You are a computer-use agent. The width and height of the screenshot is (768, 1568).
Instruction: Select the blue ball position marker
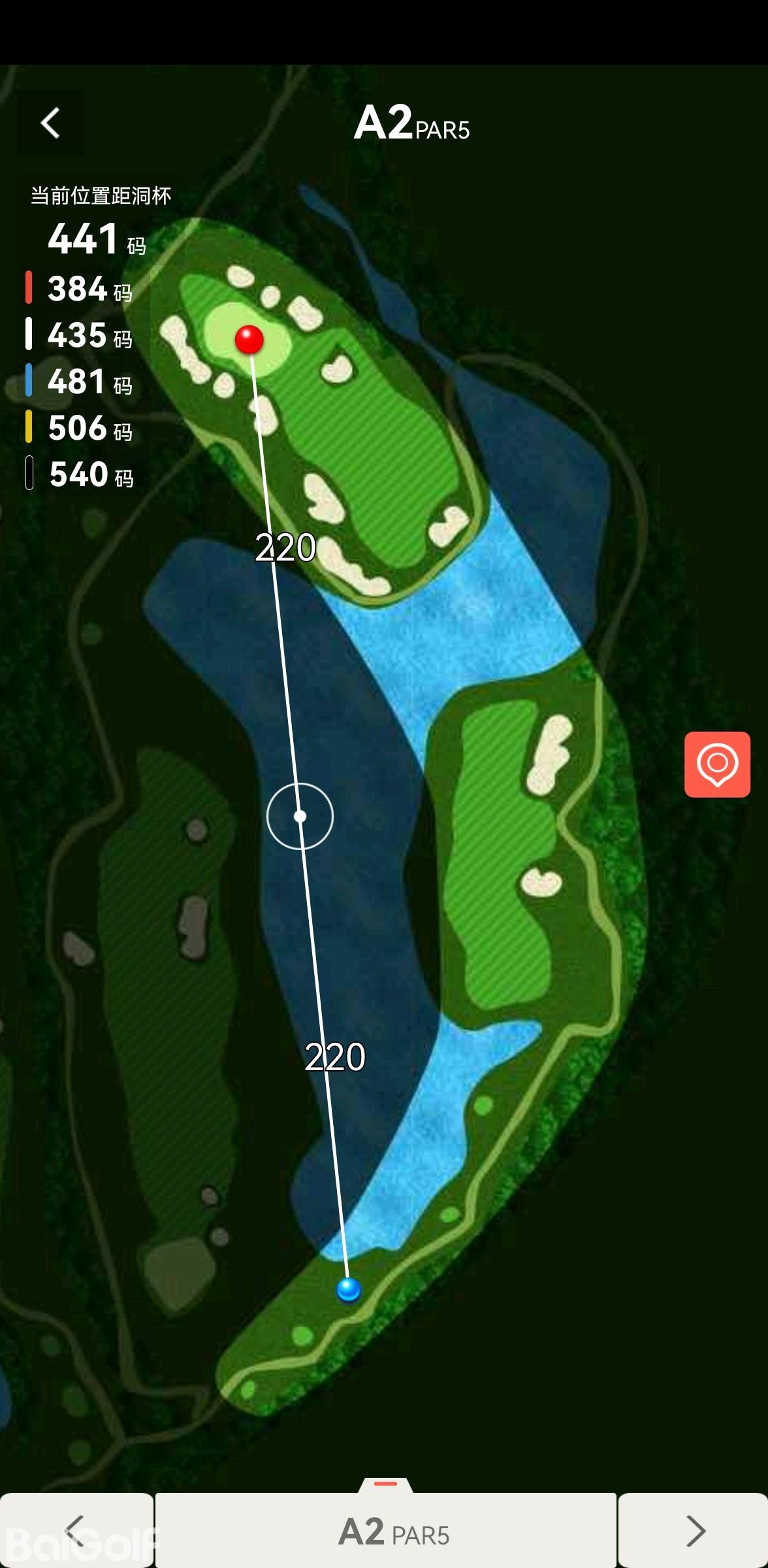[348, 1289]
